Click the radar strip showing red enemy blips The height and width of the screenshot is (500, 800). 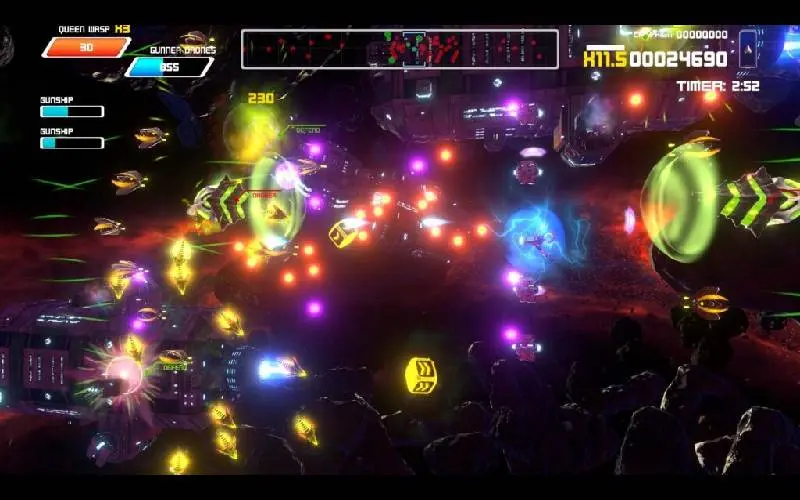point(399,48)
